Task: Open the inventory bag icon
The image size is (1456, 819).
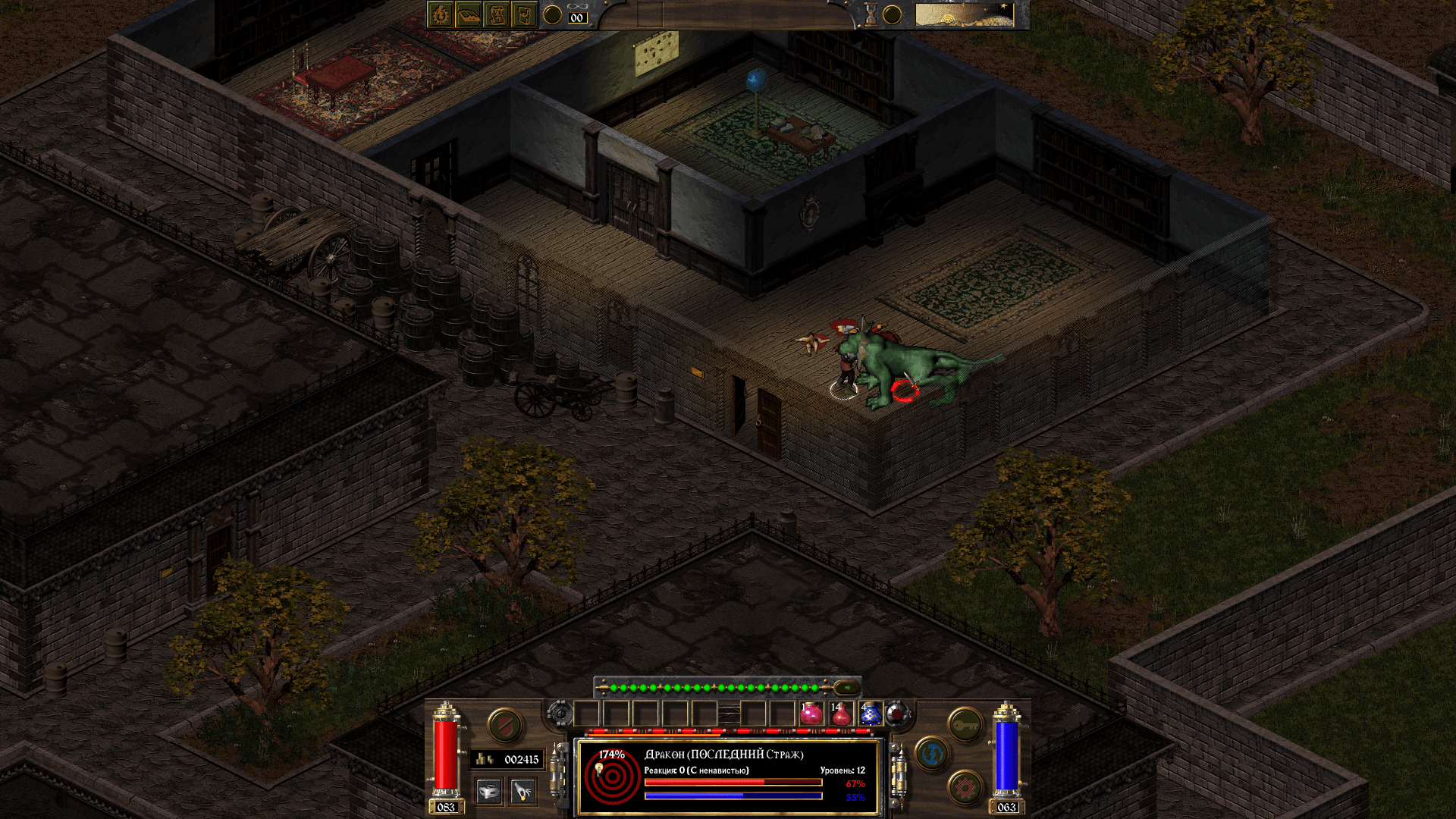Action: pos(525,15)
